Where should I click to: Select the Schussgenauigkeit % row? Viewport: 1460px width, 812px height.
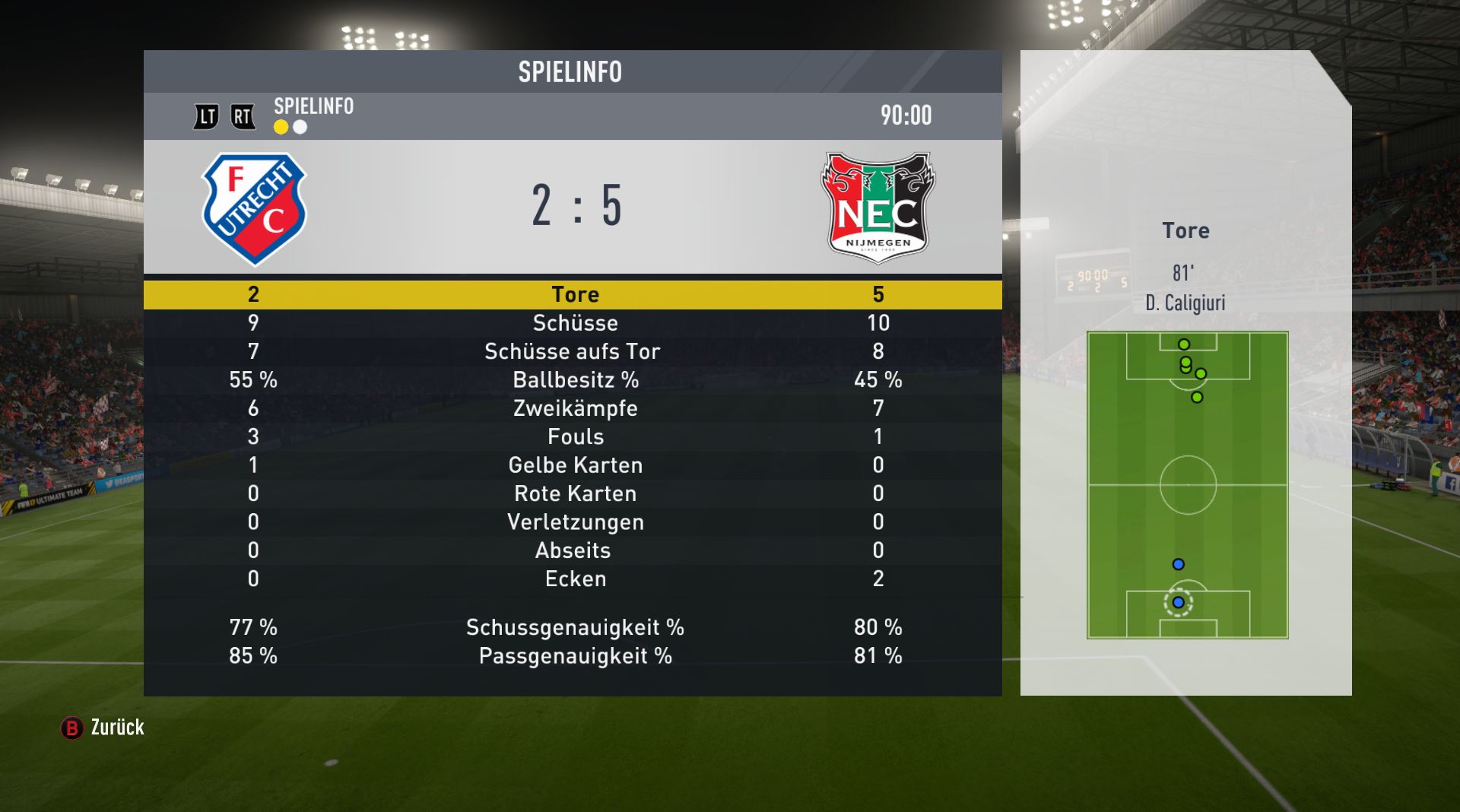click(x=574, y=627)
